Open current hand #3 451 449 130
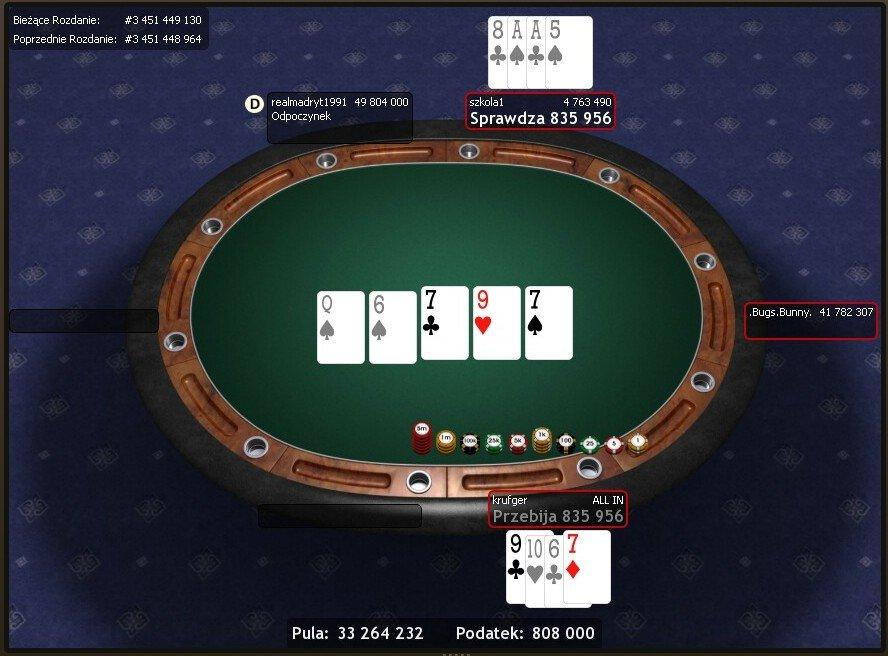This screenshot has width=888, height=656. point(163,20)
